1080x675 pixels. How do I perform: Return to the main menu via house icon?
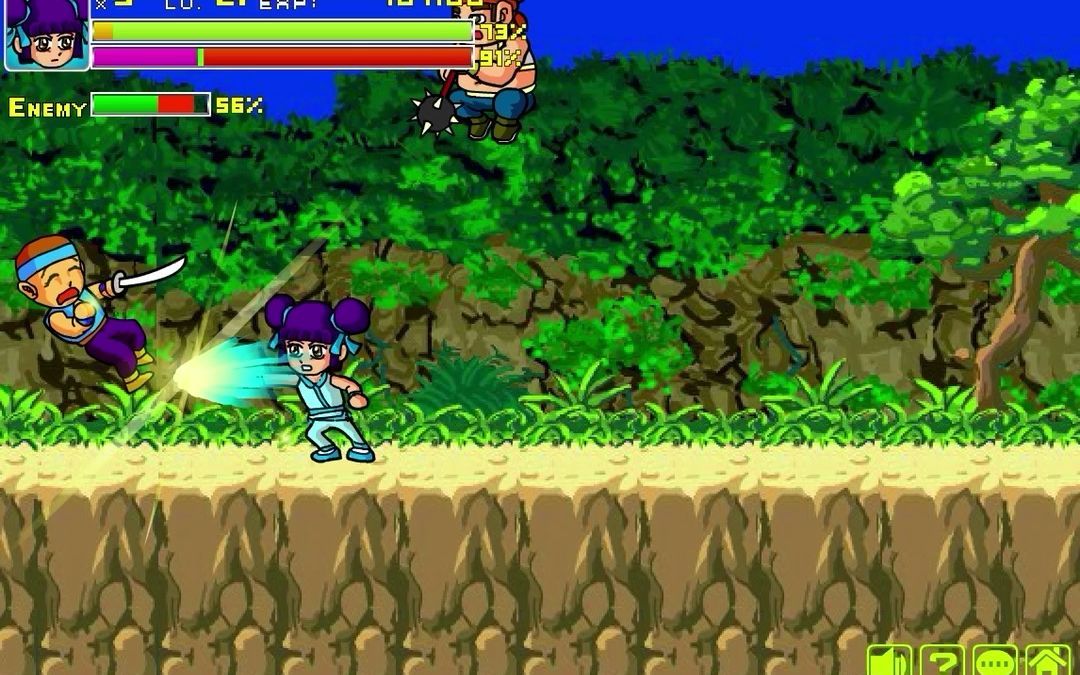(1048, 661)
